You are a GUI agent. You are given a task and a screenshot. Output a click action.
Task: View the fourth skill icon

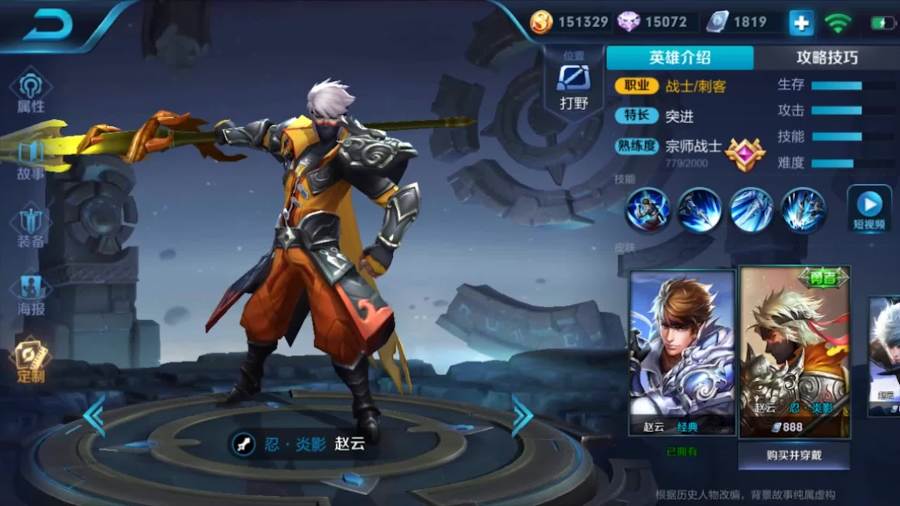[x=803, y=210]
